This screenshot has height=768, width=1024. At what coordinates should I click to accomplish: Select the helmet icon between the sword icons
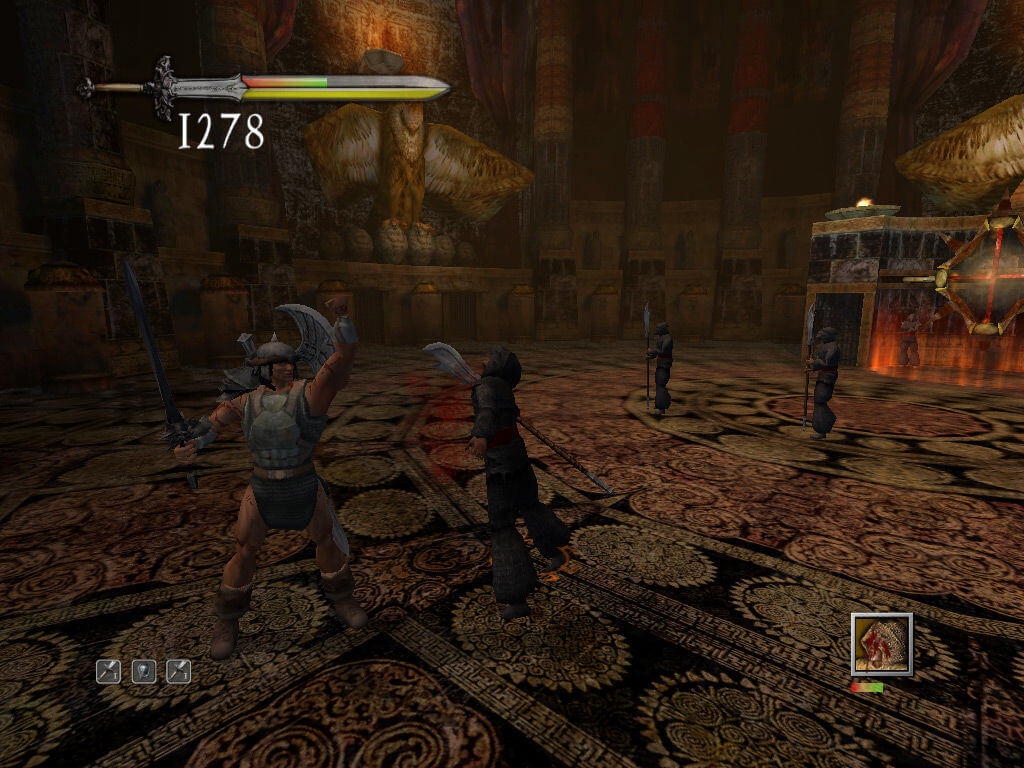[143, 671]
